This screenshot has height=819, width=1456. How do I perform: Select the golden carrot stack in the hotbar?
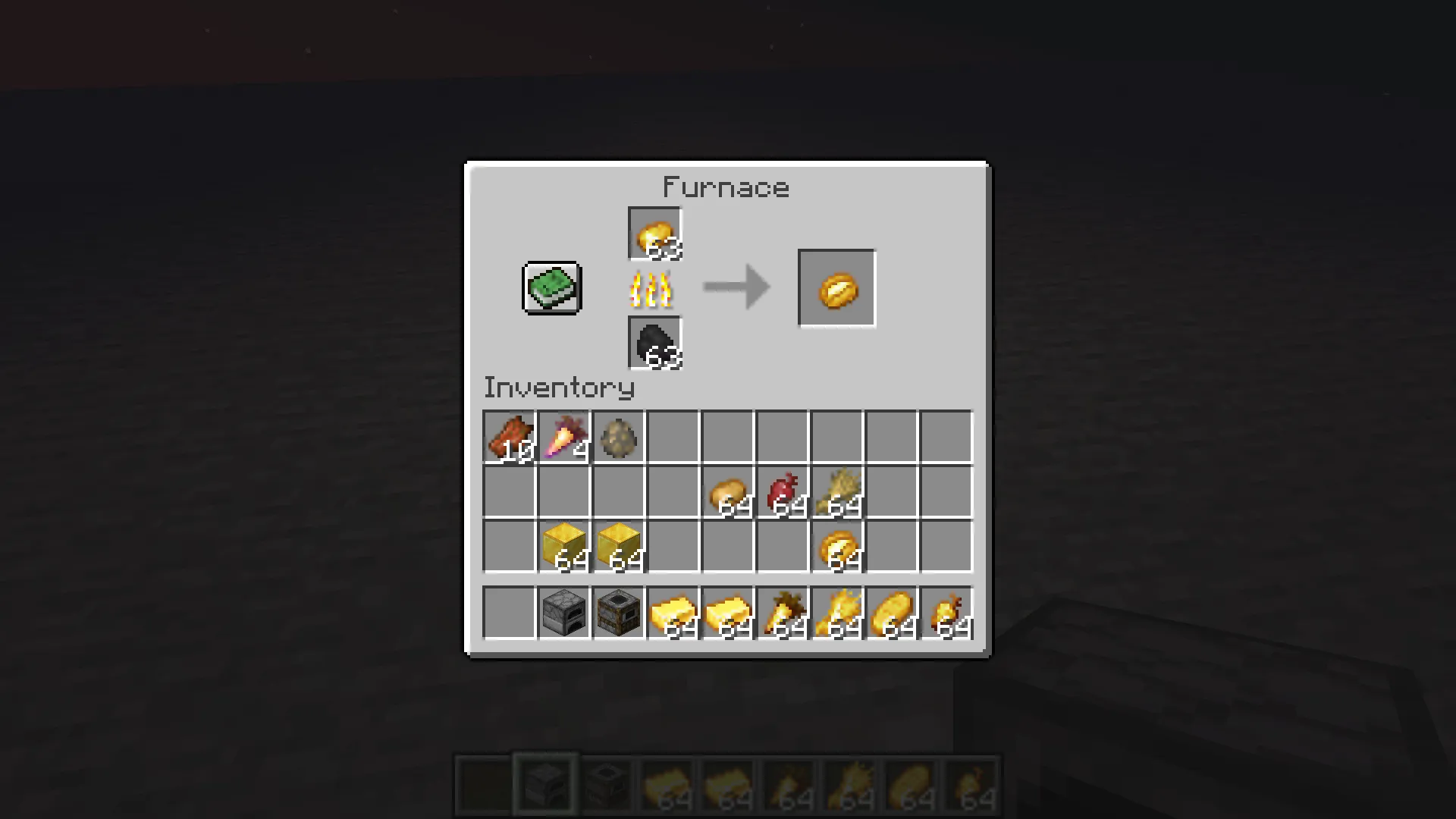(x=782, y=613)
